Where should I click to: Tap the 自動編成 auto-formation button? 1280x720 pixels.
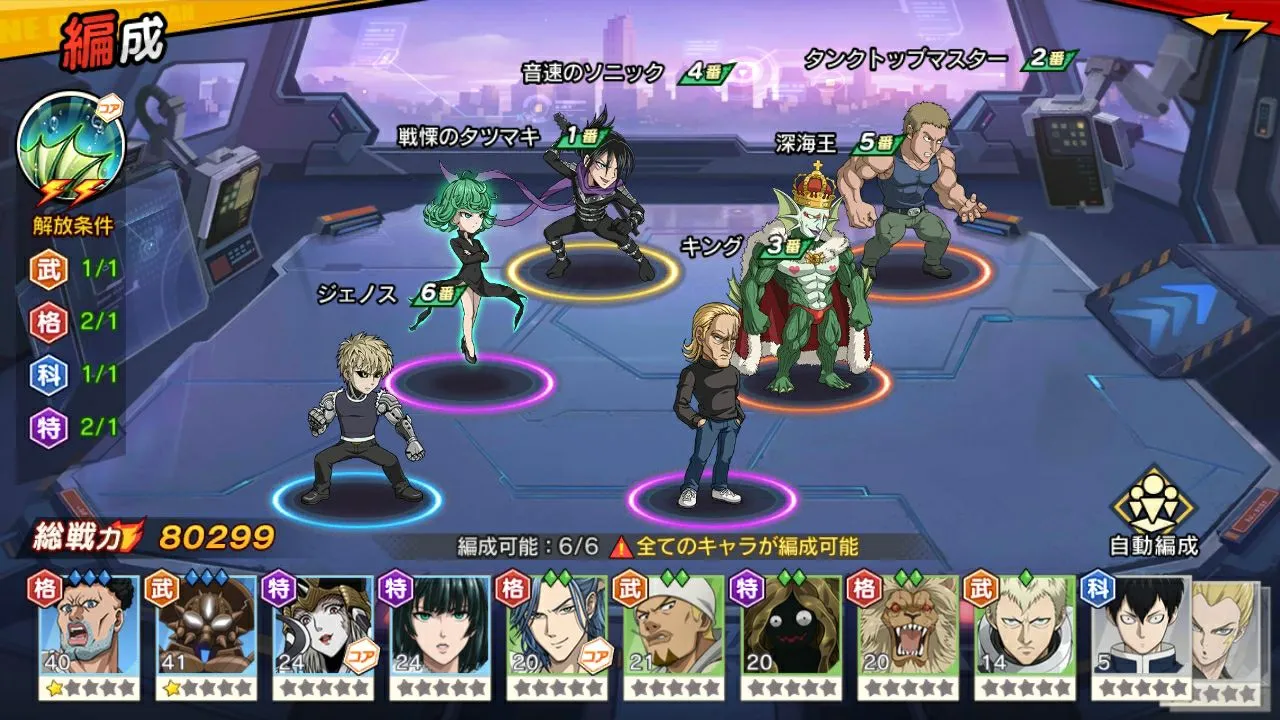(1153, 512)
